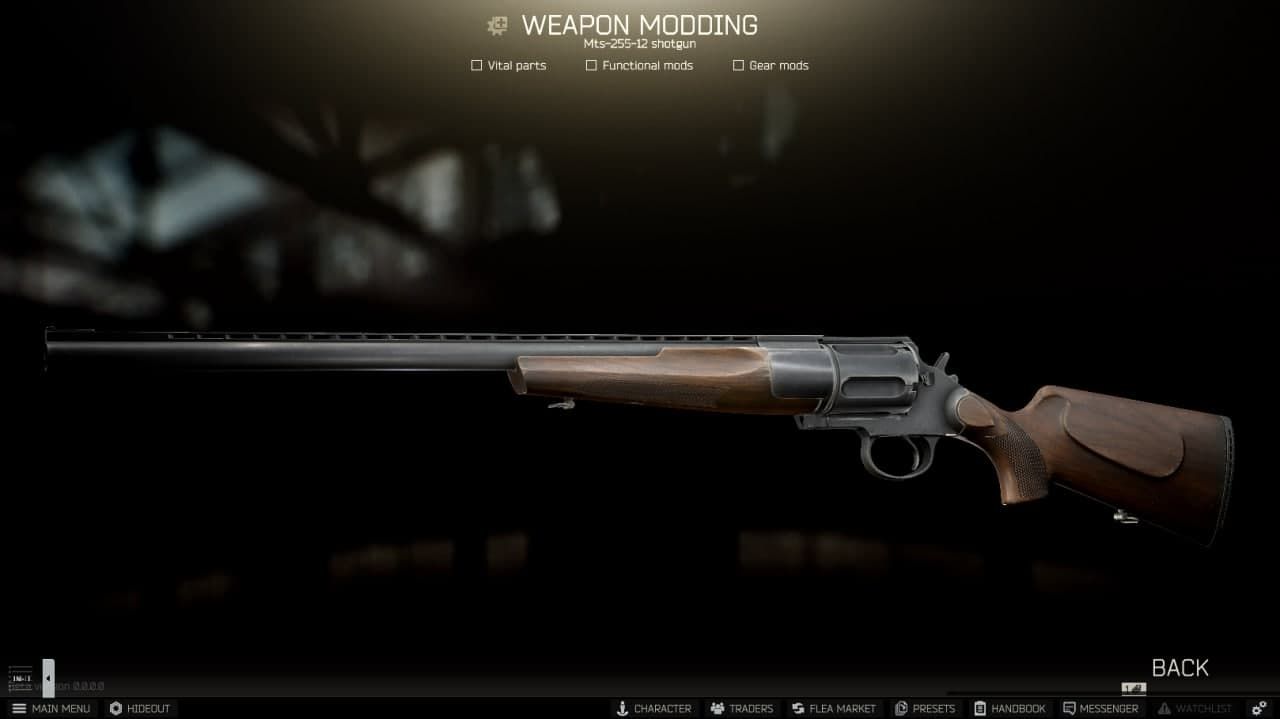The width and height of the screenshot is (1280, 719).
Task: Open the Messenger
Action: [x=1100, y=708]
